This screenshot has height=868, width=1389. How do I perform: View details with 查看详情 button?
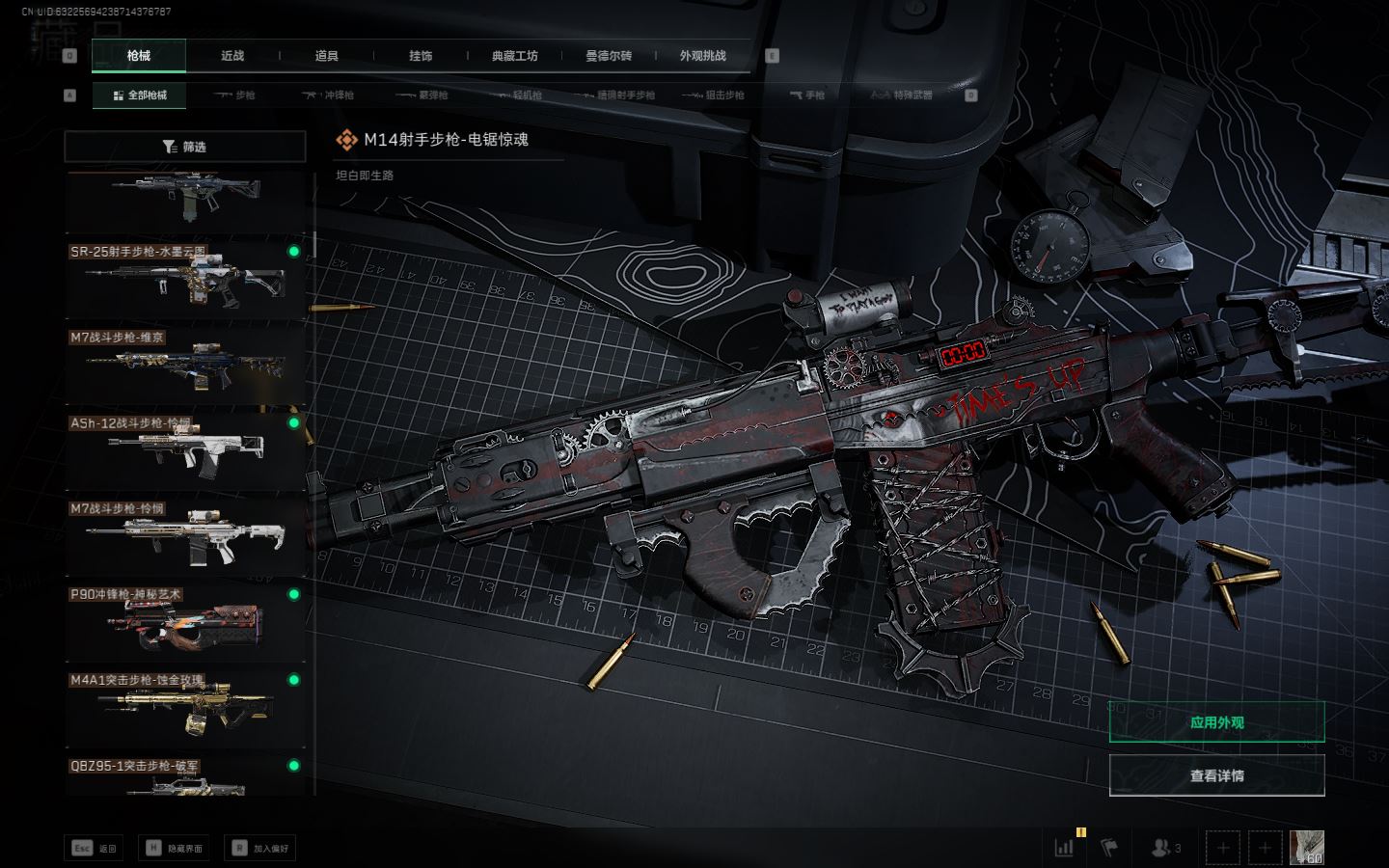[1216, 775]
